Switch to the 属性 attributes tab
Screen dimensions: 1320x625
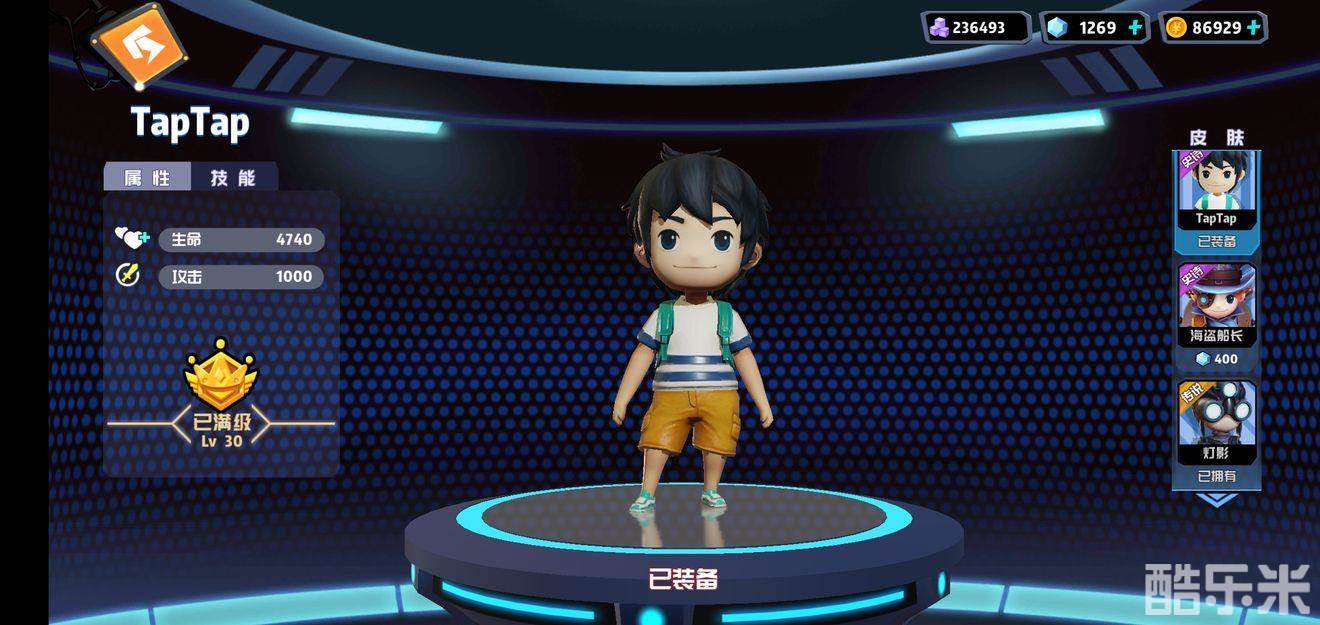147,178
